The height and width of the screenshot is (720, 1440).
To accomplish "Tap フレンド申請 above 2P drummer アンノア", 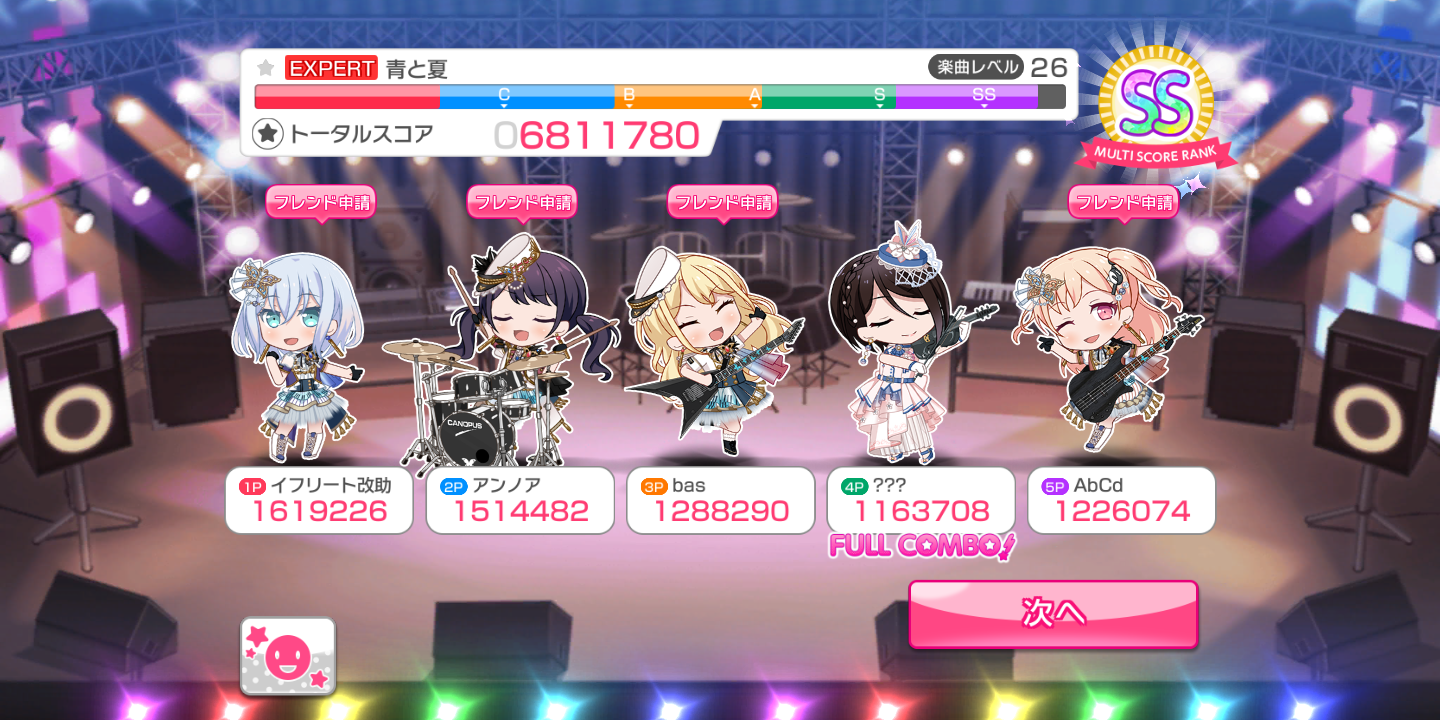I will (522, 202).
